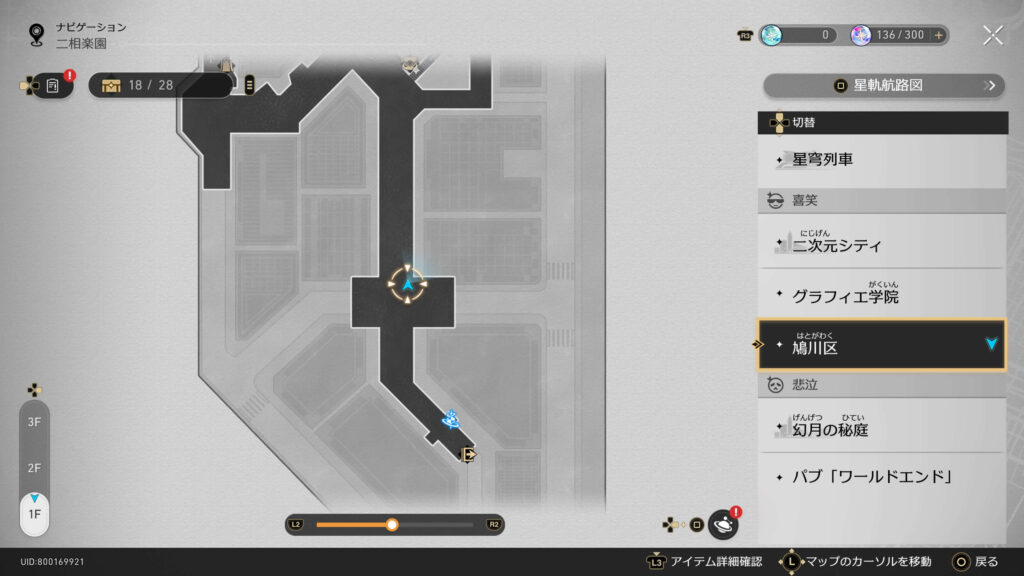This screenshot has width=1024, height=576.
Task: Select the blue space anchor map marker
Action: pos(451,419)
